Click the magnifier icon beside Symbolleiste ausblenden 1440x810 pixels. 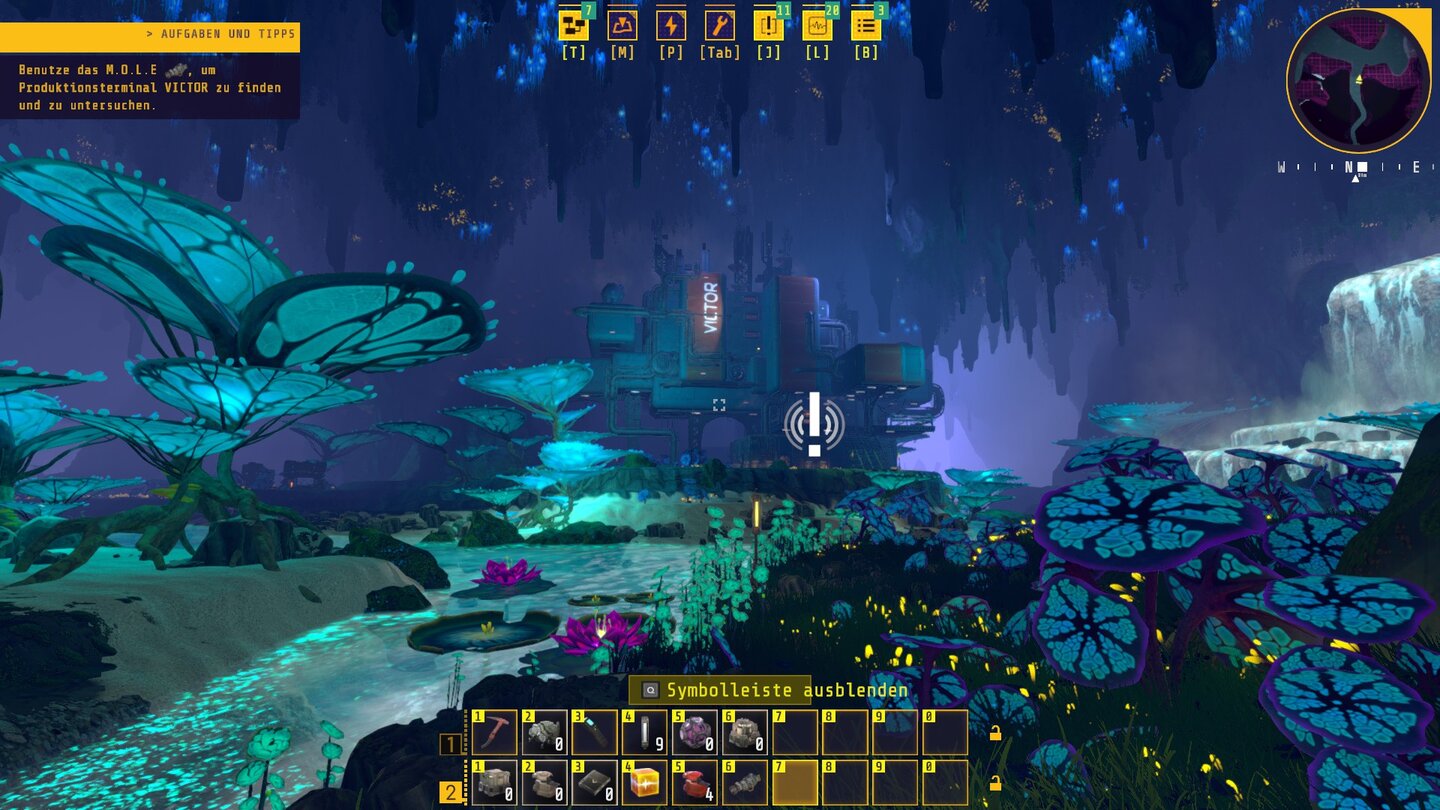click(x=650, y=690)
